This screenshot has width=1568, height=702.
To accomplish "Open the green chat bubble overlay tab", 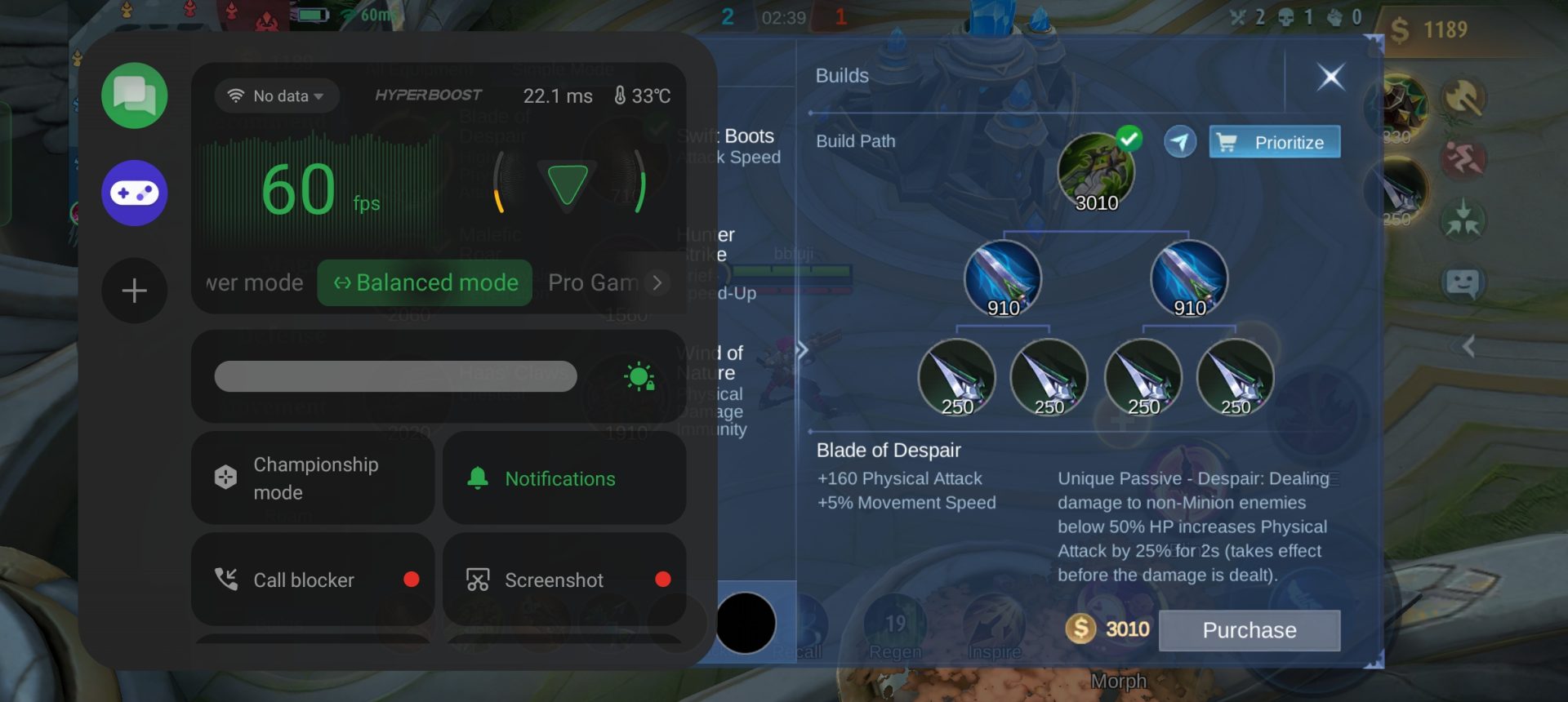I will pos(135,96).
